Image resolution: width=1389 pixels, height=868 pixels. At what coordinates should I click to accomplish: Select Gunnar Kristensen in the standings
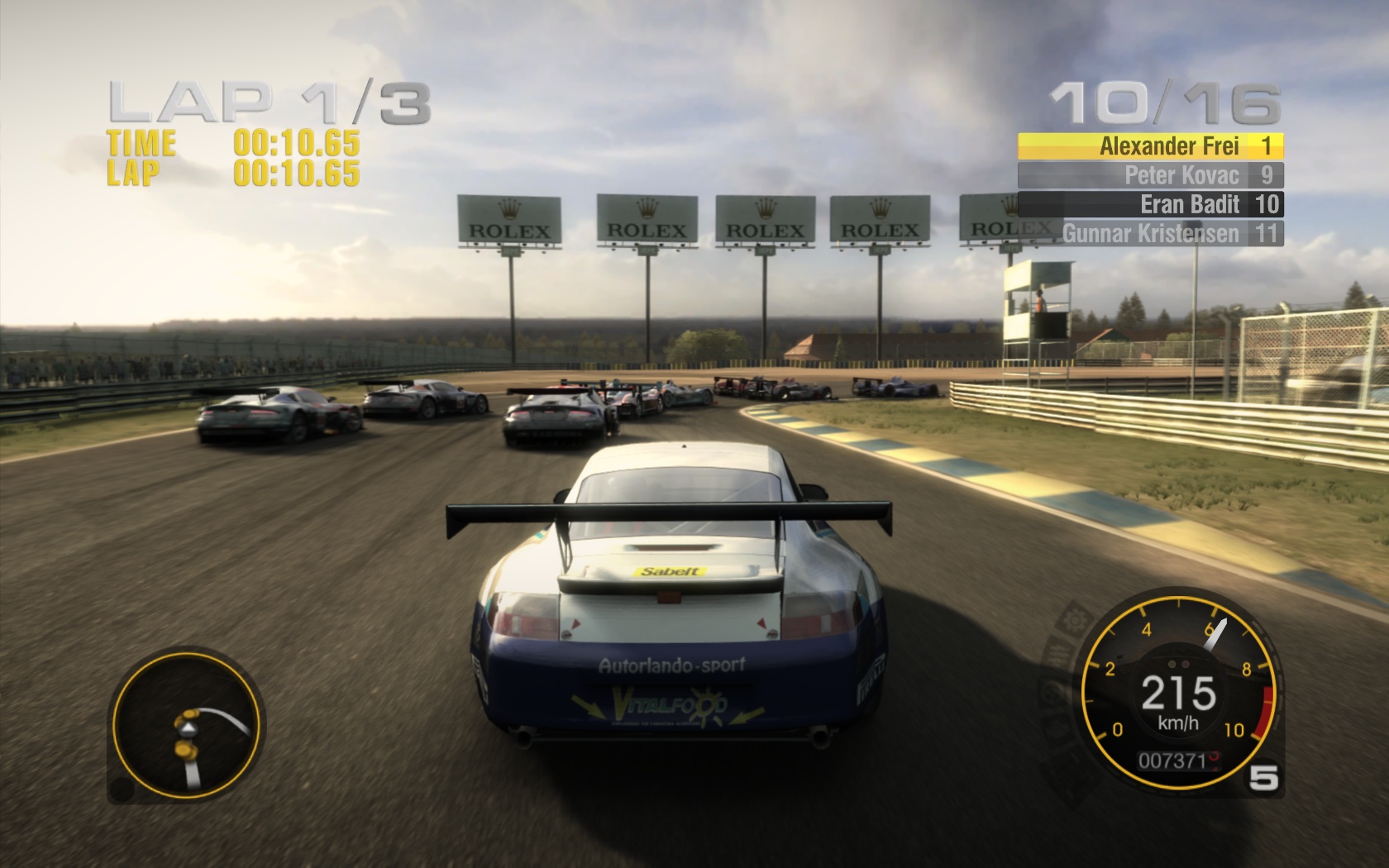(1149, 233)
